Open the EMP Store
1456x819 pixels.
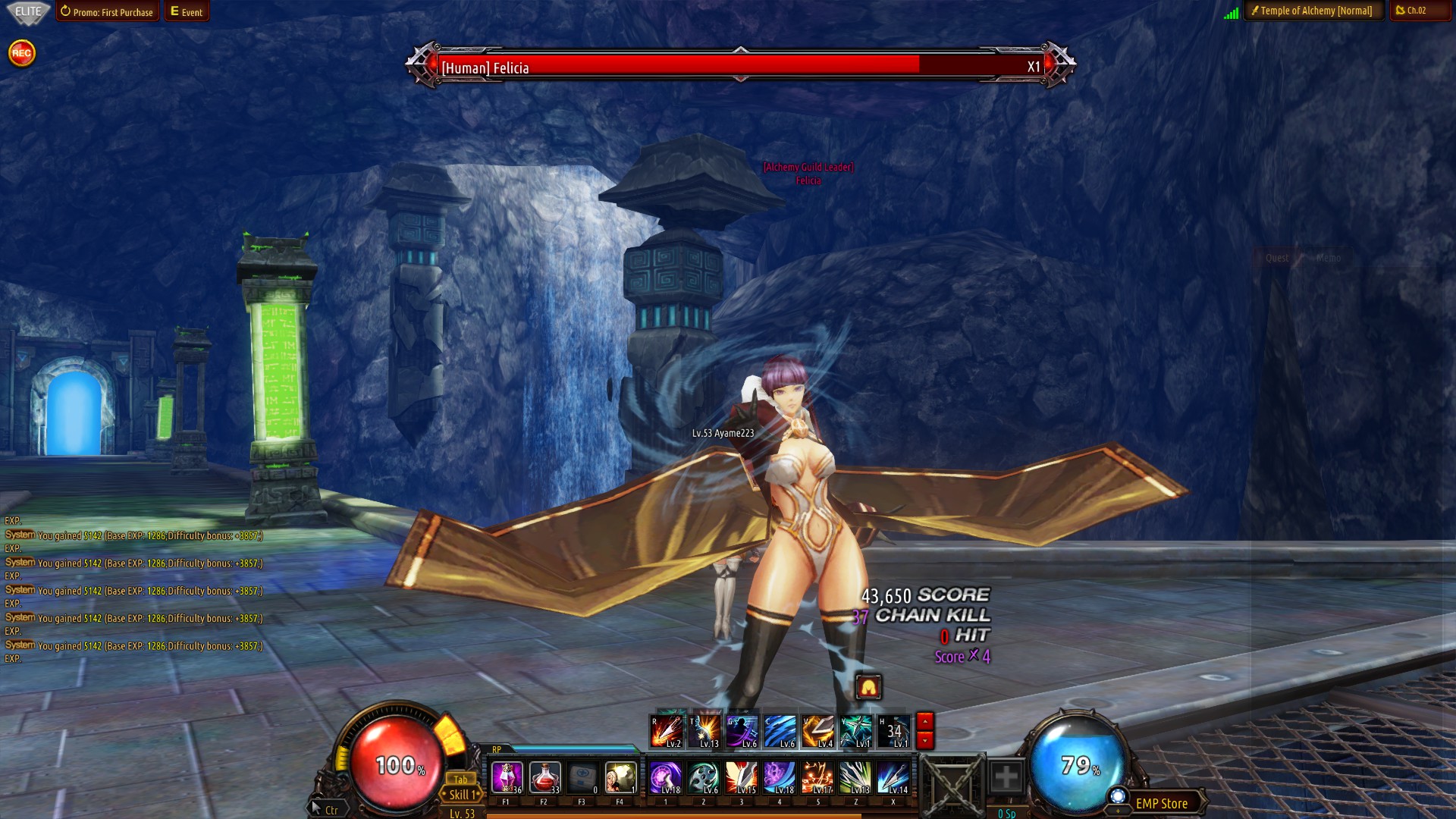click(1161, 804)
